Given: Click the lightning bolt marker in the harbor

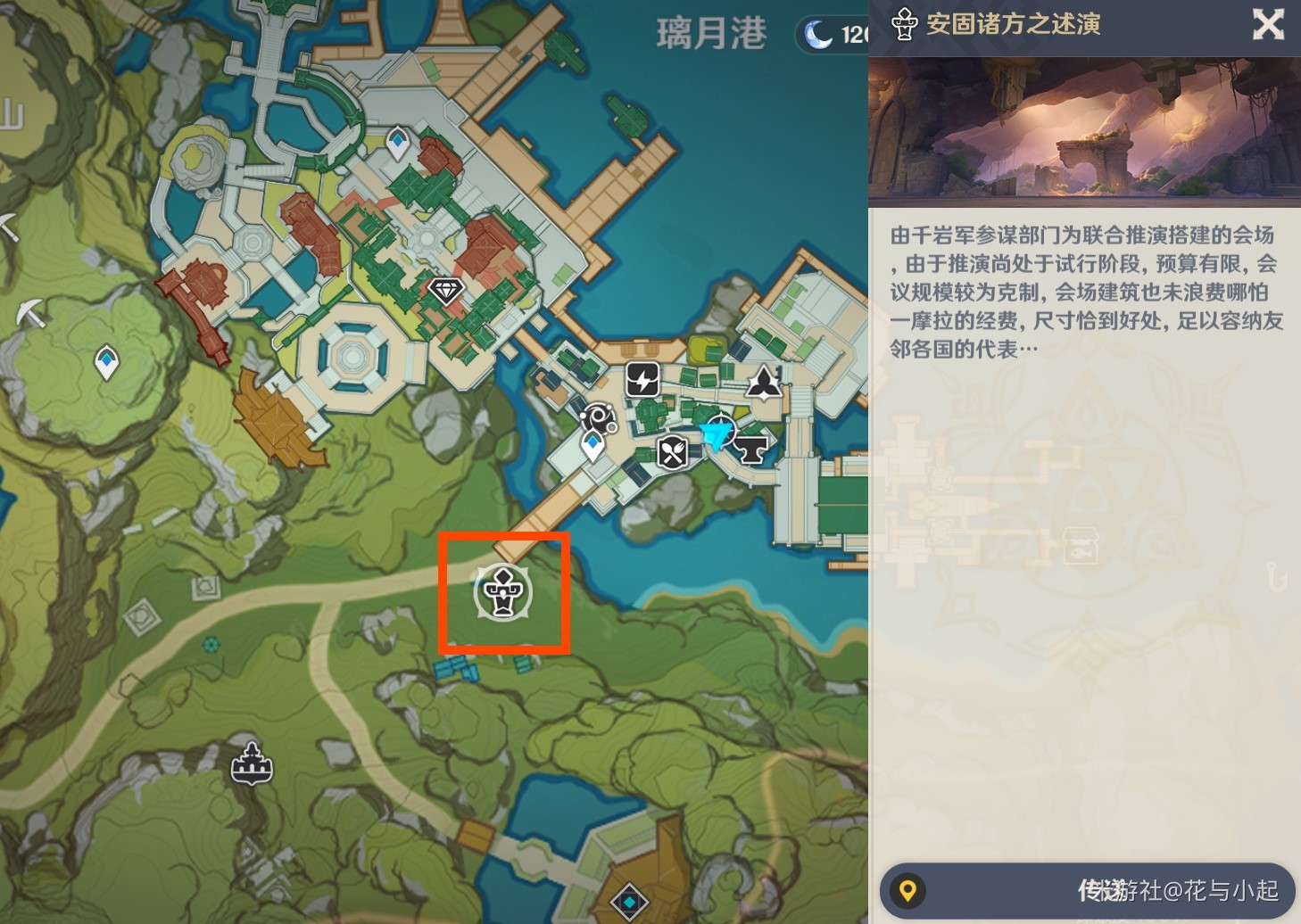Looking at the screenshot, I should pos(642,380).
